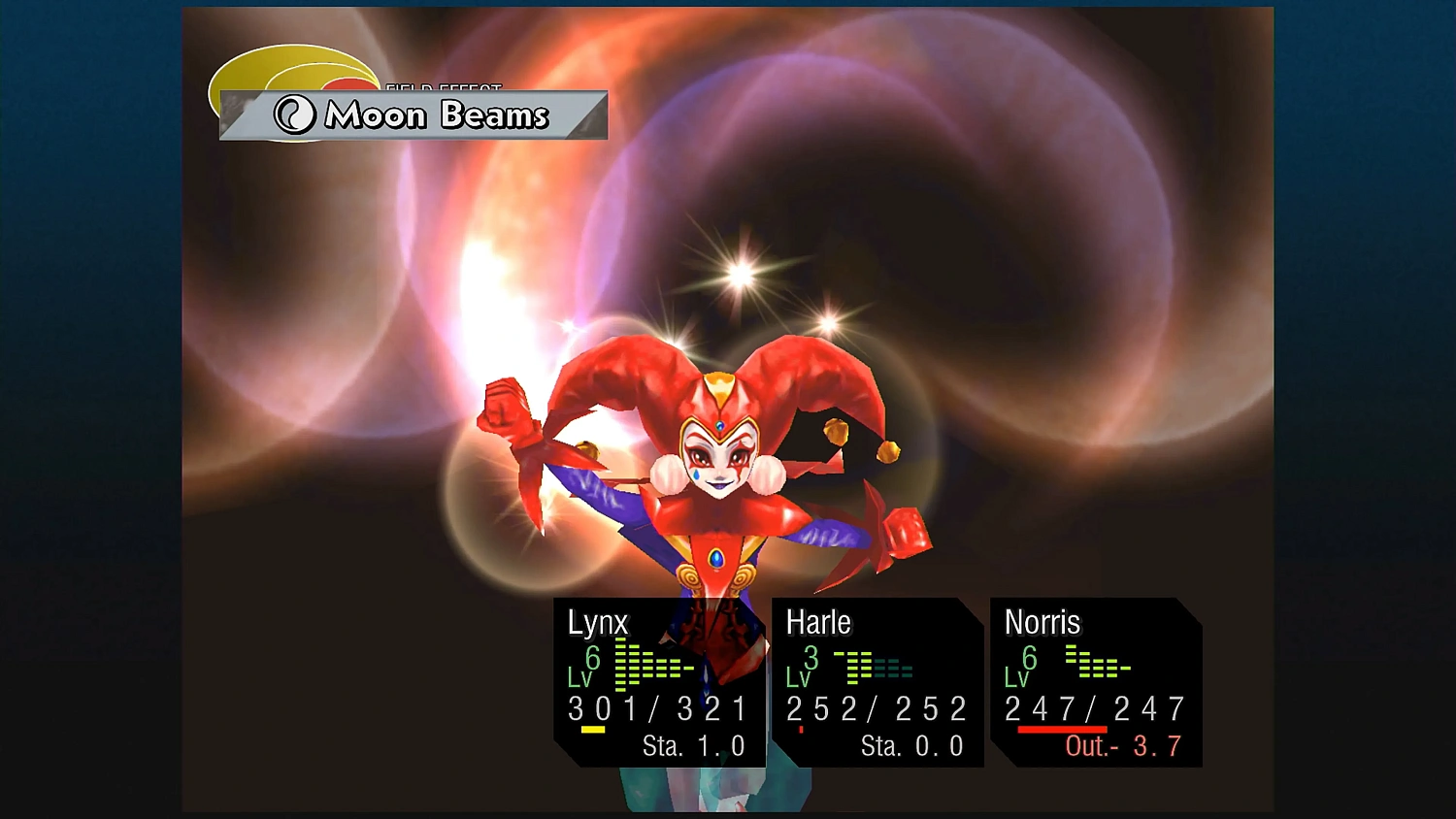
Task: Toggle Norris's red Out status bar
Action: tap(1061, 728)
